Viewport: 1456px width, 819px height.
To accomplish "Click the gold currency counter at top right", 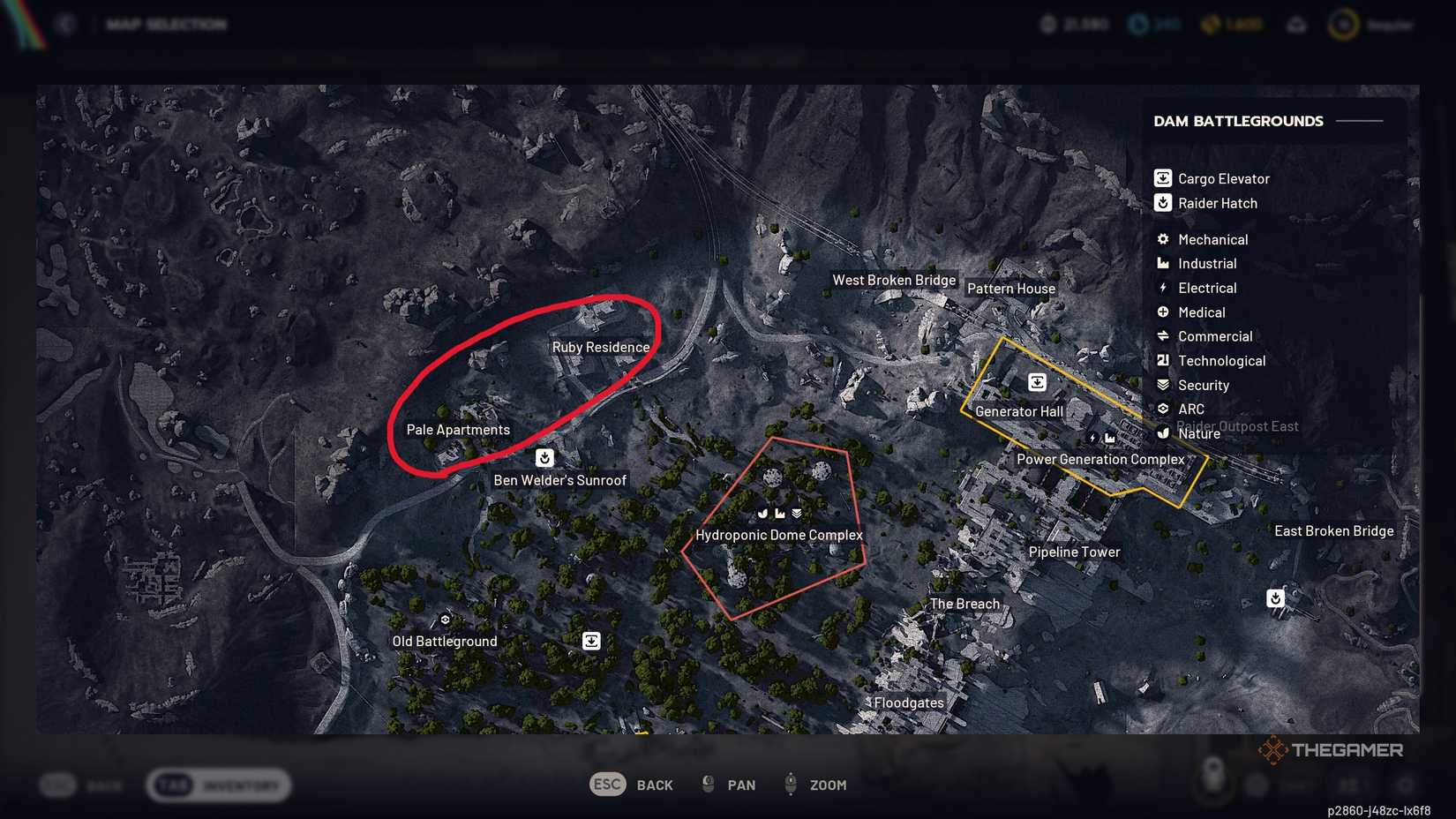I will click(x=1231, y=24).
